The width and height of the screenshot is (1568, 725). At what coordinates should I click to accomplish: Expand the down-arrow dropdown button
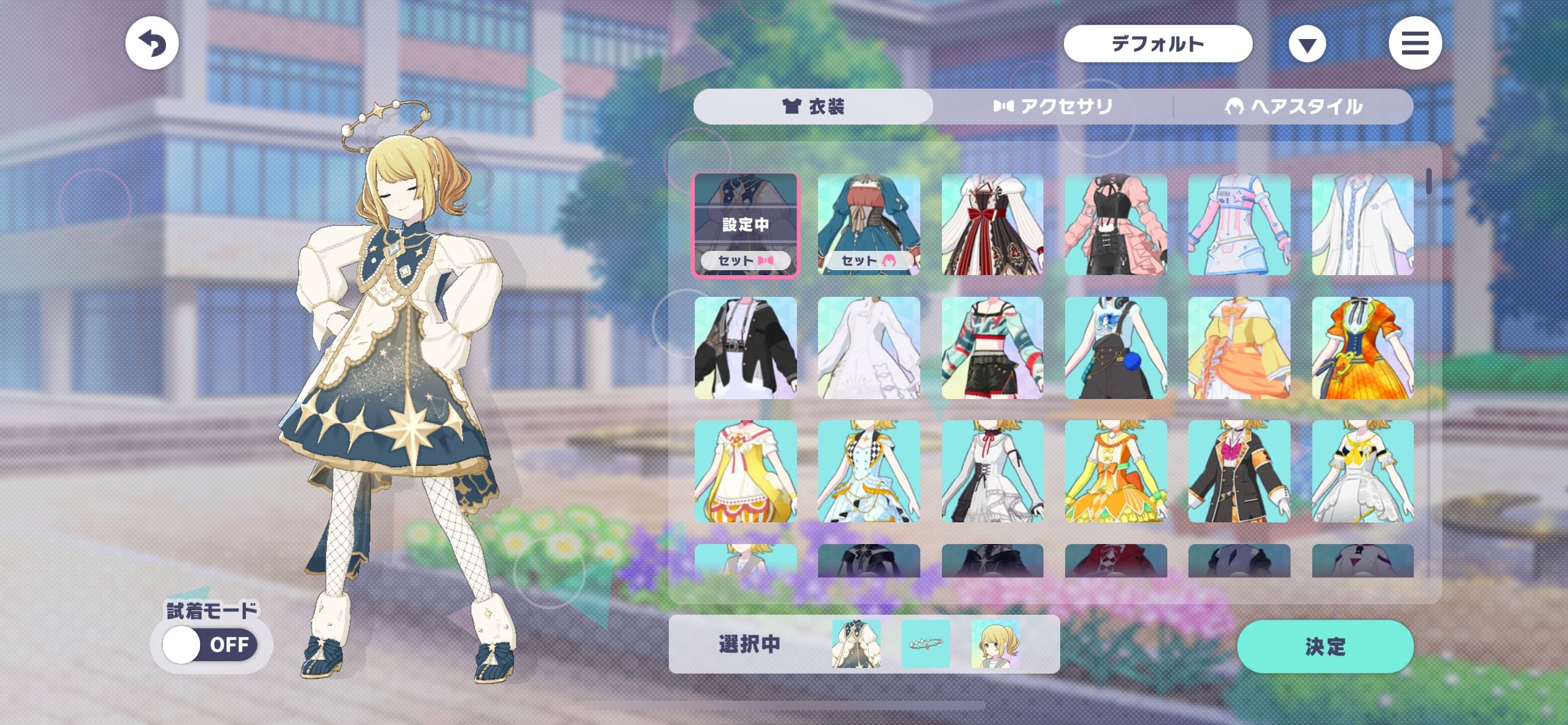pos(1307,45)
